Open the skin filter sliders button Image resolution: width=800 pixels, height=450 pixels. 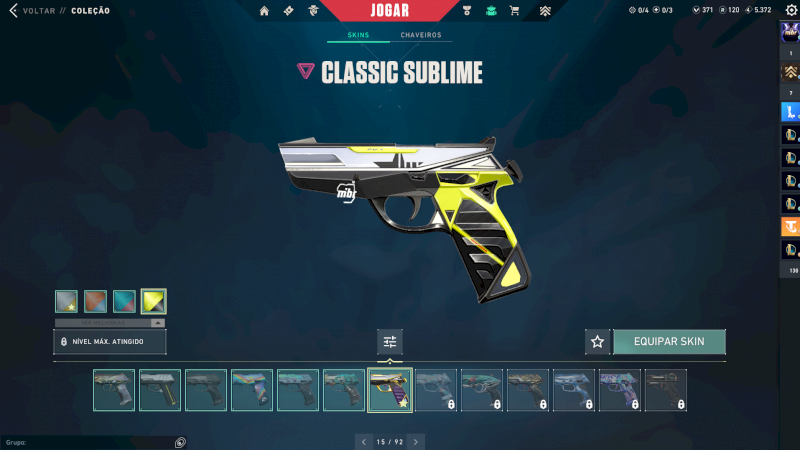pos(390,342)
